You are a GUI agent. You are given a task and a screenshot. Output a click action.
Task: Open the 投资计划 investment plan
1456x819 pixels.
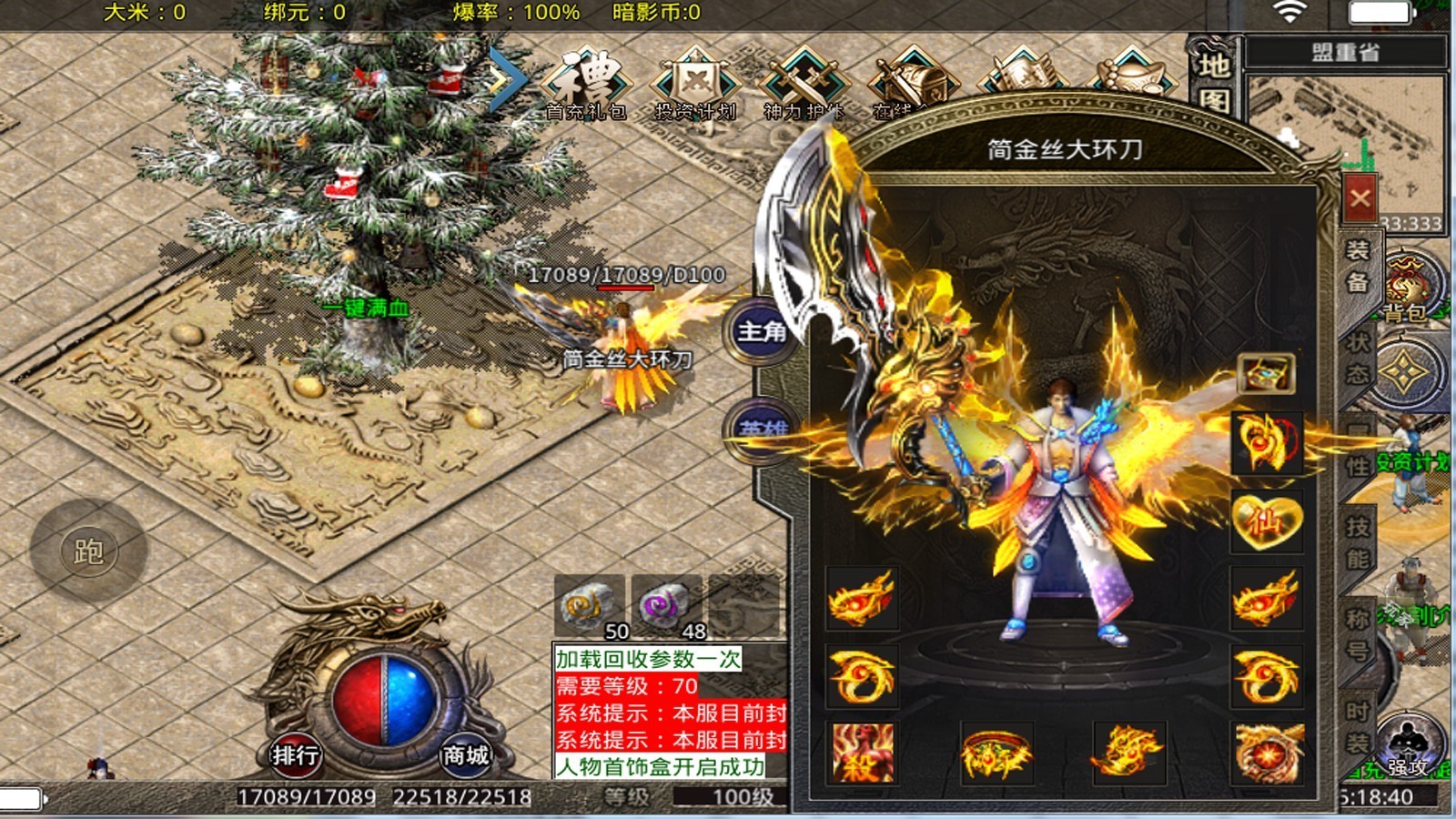tap(695, 83)
